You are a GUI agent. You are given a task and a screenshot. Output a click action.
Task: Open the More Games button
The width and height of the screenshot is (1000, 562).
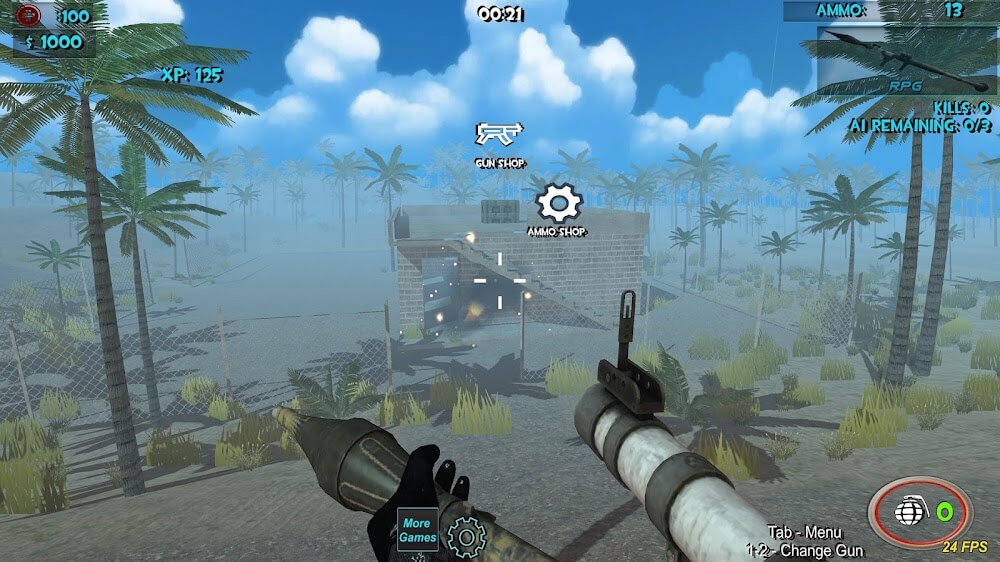pos(418,530)
